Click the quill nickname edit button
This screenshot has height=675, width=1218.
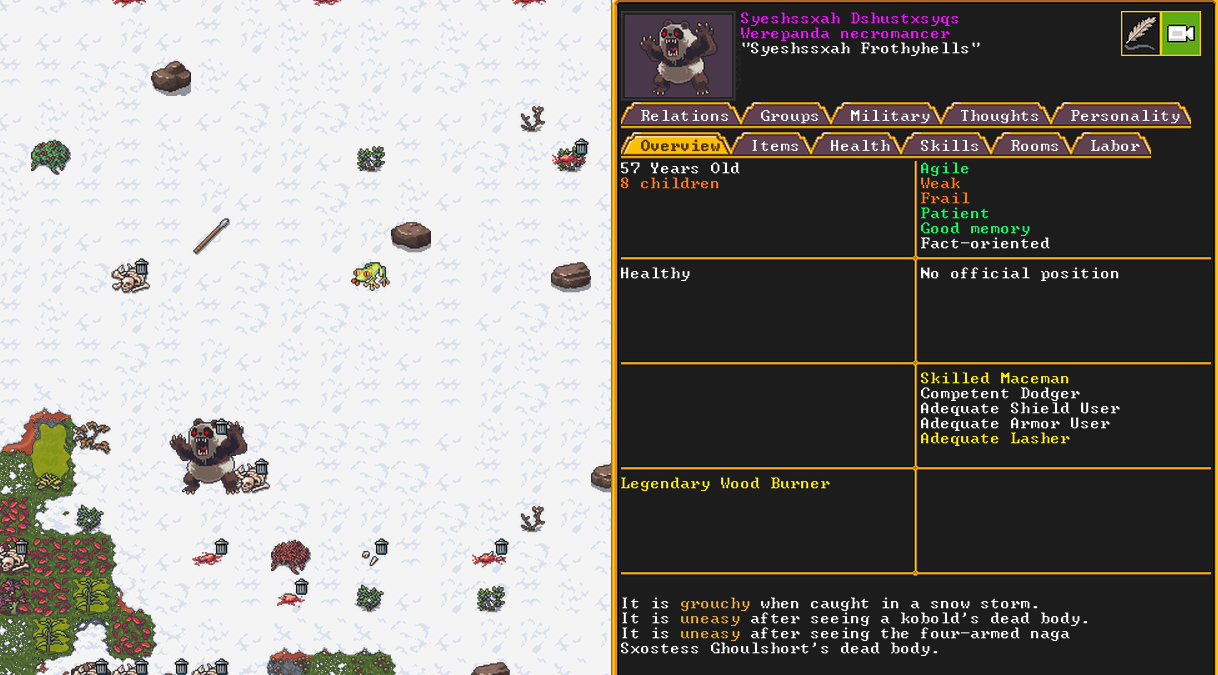click(1140, 34)
